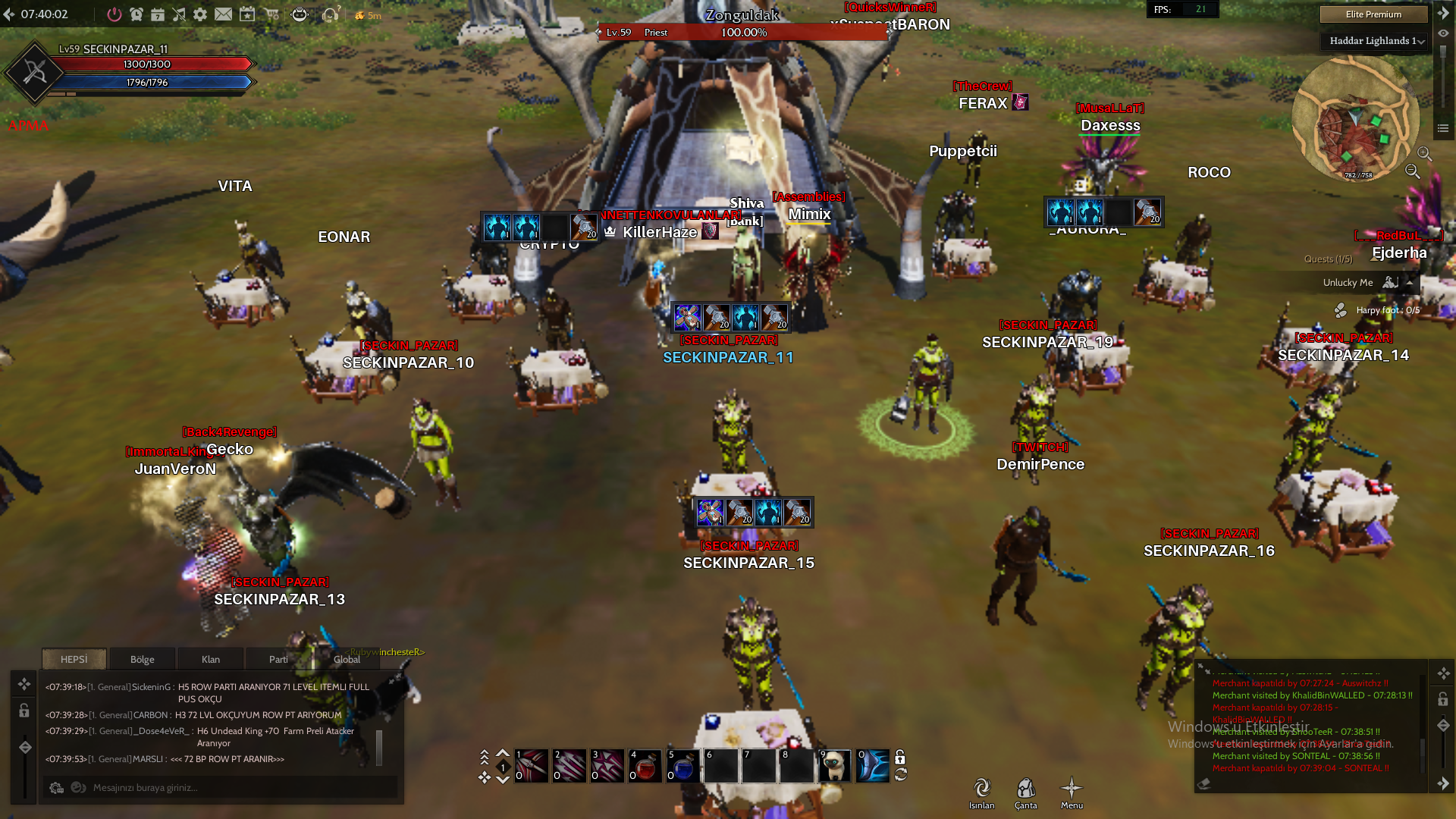This screenshot has width=1456, height=819.
Task: Click the red power button icon
Action: click(x=114, y=14)
